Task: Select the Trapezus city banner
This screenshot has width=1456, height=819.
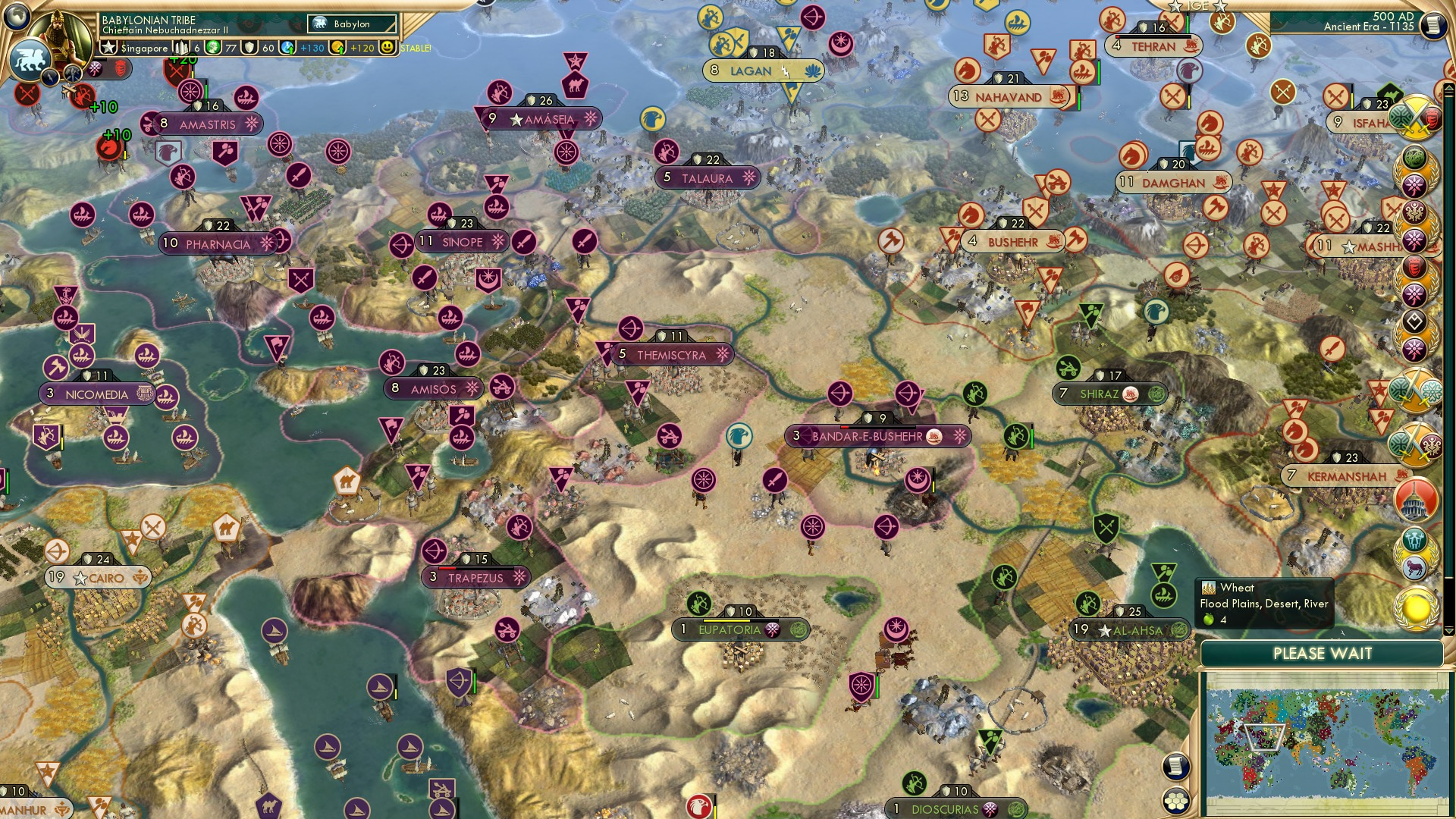Action: pos(472,578)
